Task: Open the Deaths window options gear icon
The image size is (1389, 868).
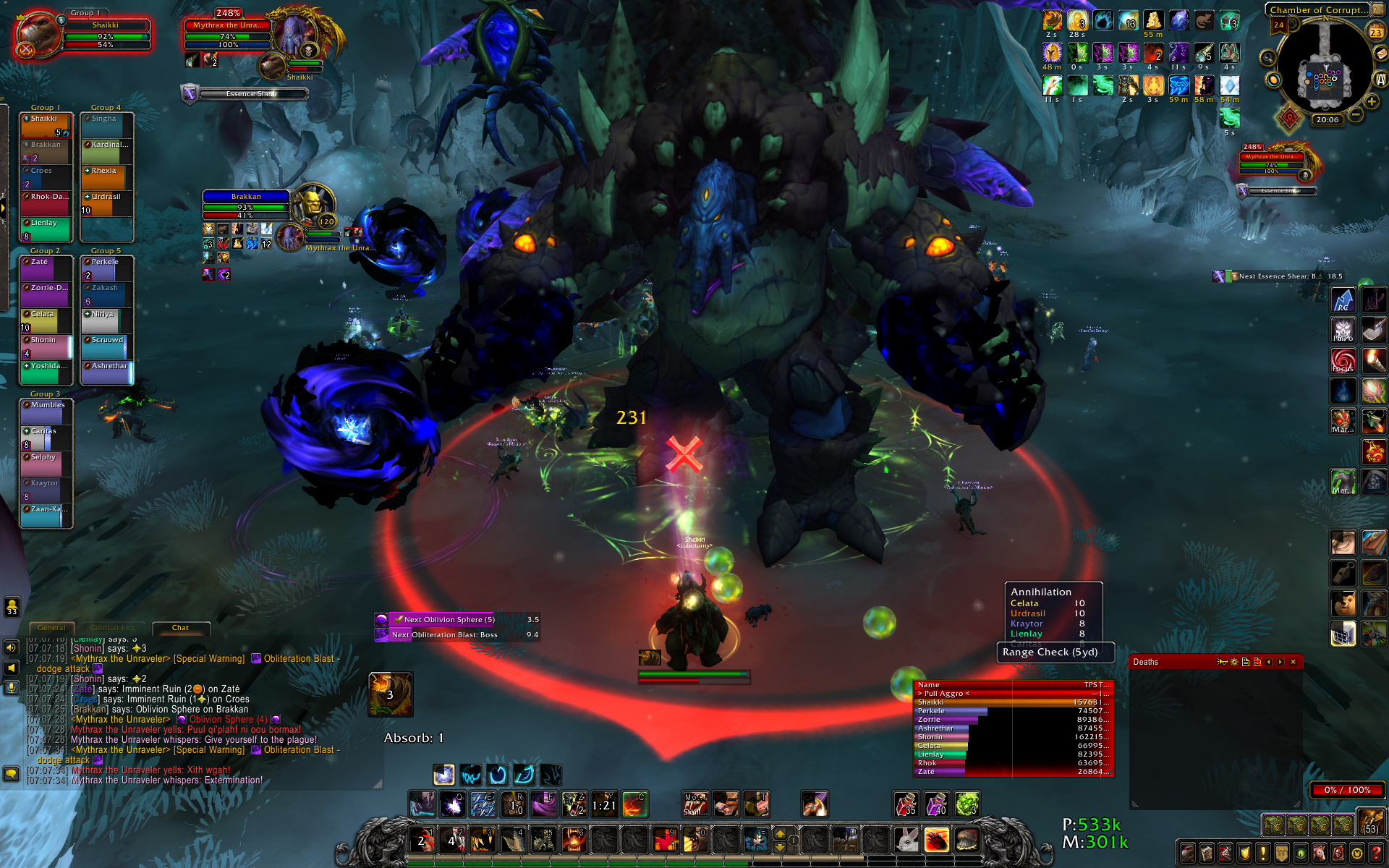Action: click(1234, 662)
